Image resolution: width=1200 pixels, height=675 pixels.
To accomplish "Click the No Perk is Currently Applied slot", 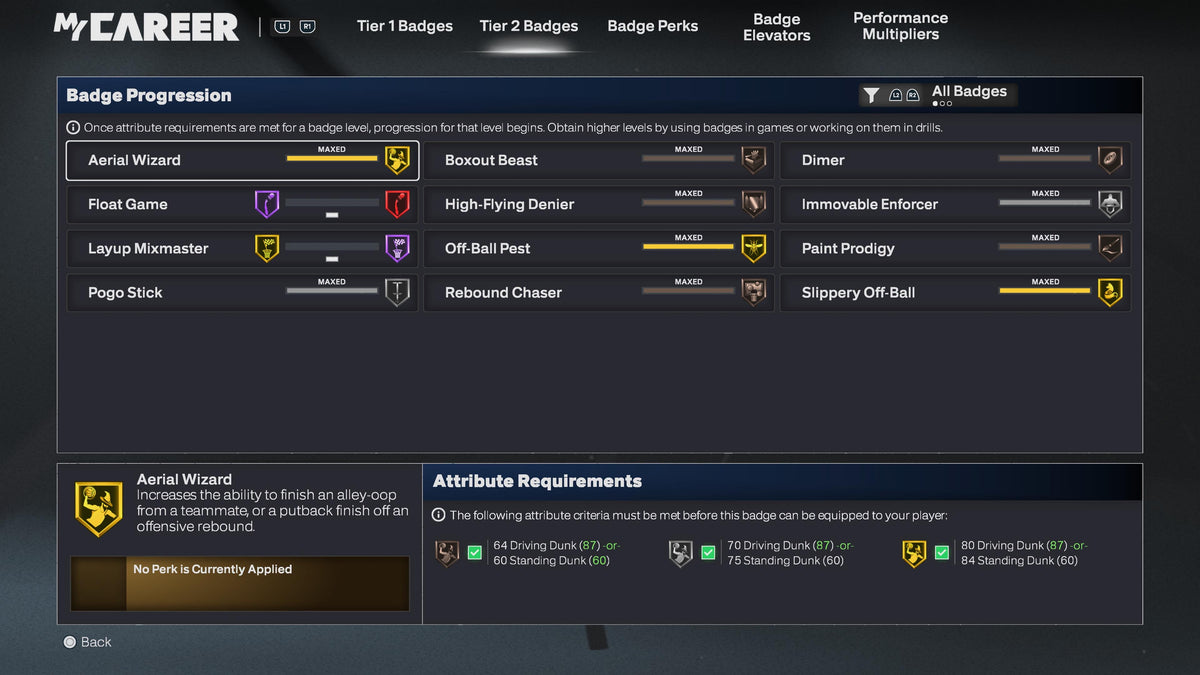I will tap(240, 583).
